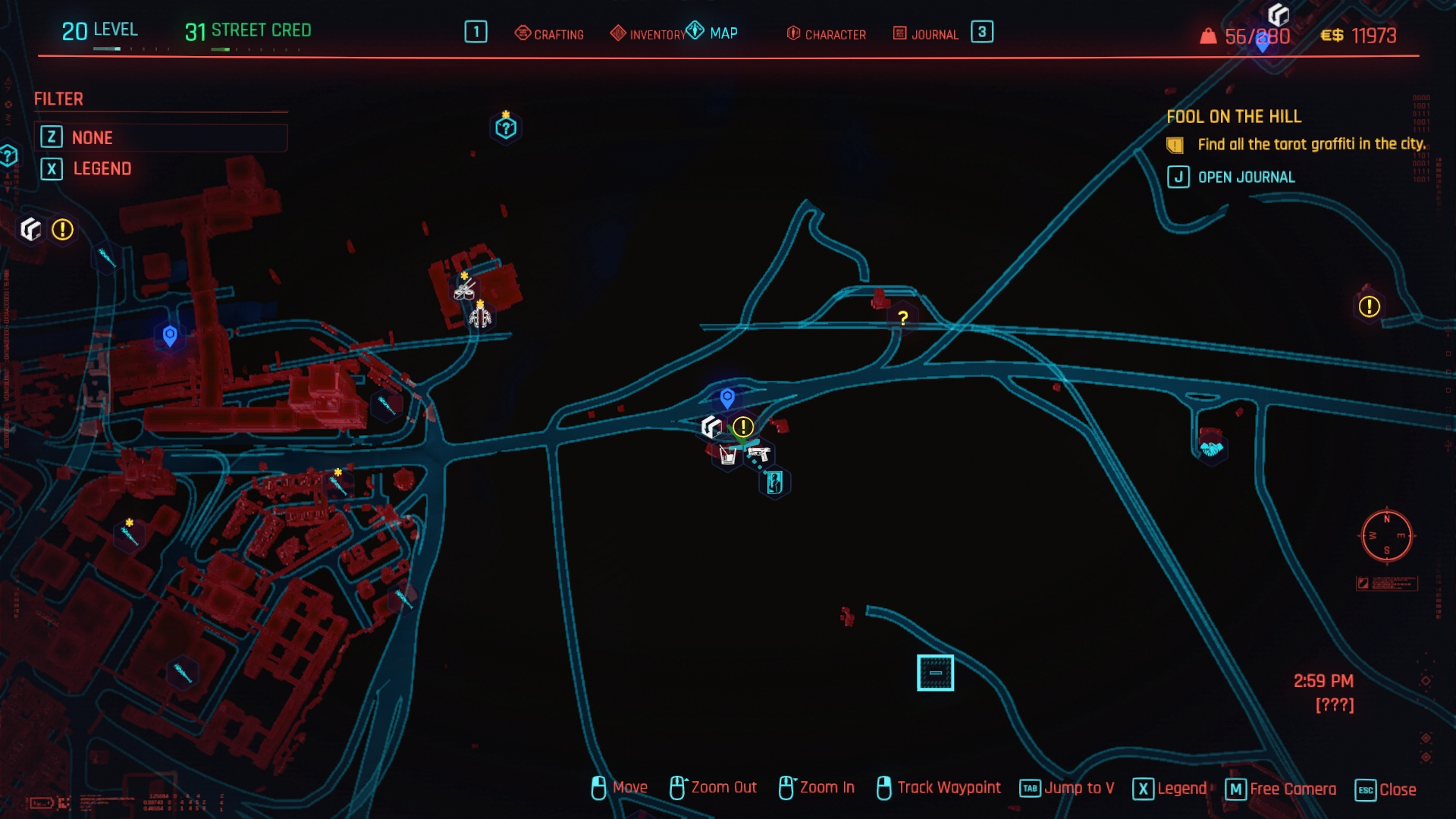This screenshot has width=1456, height=819.
Task: Switch to the Journal tab
Action: pyautogui.click(x=926, y=34)
